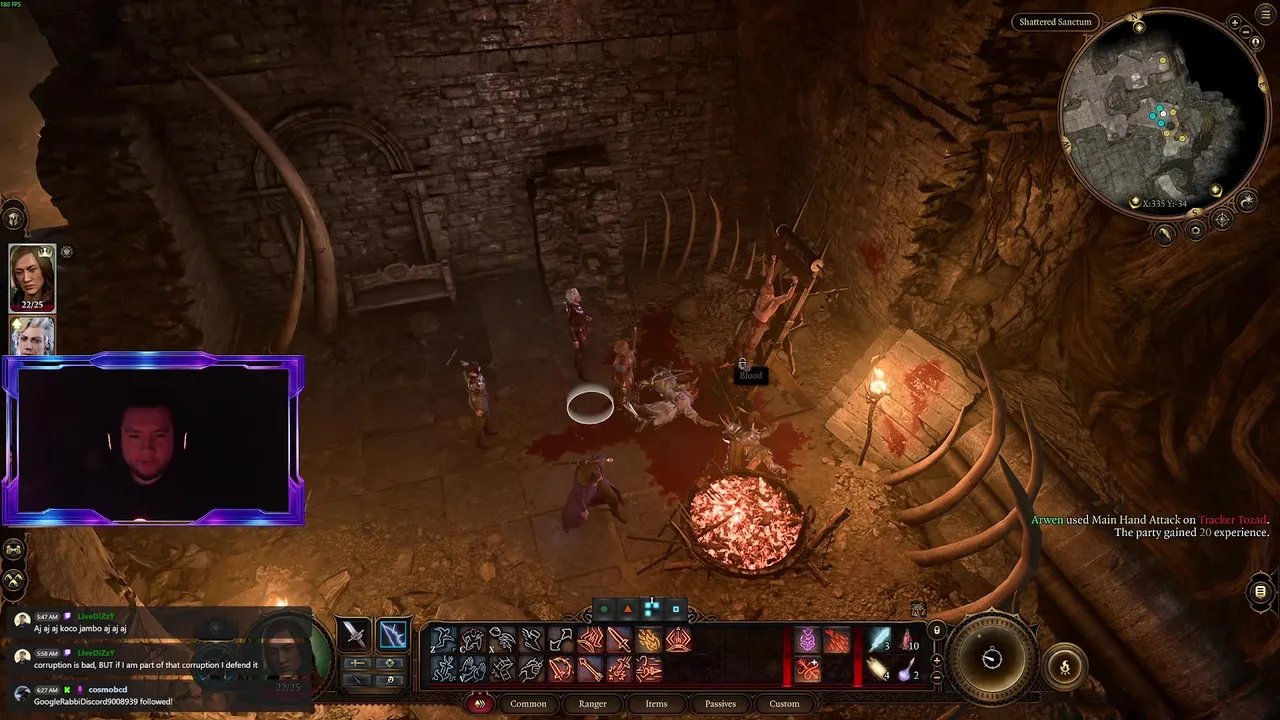The image size is (1280, 720).
Task: Open the Ranger hotbar tab
Action: point(592,704)
